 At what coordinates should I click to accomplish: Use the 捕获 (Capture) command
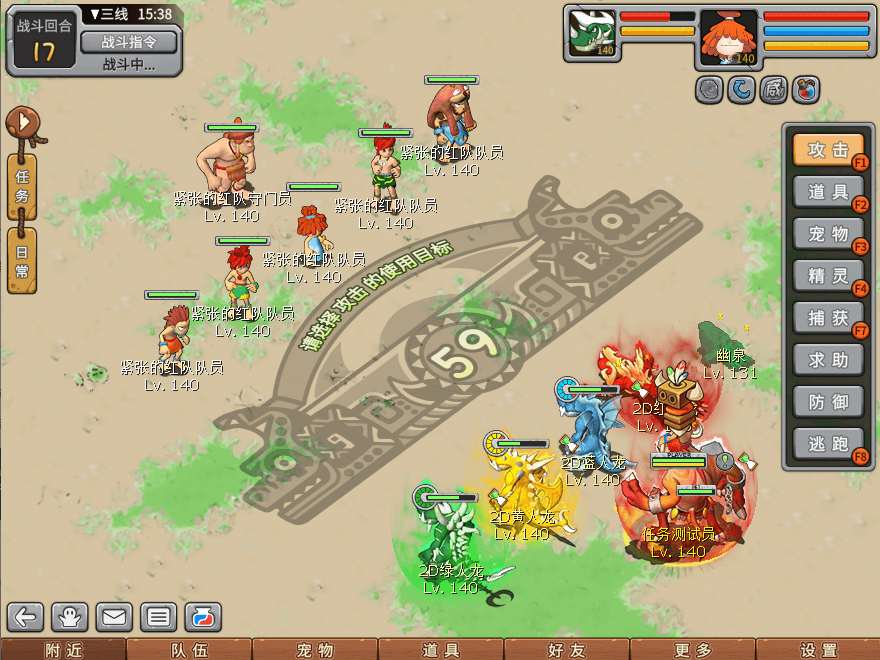[828, 317]
